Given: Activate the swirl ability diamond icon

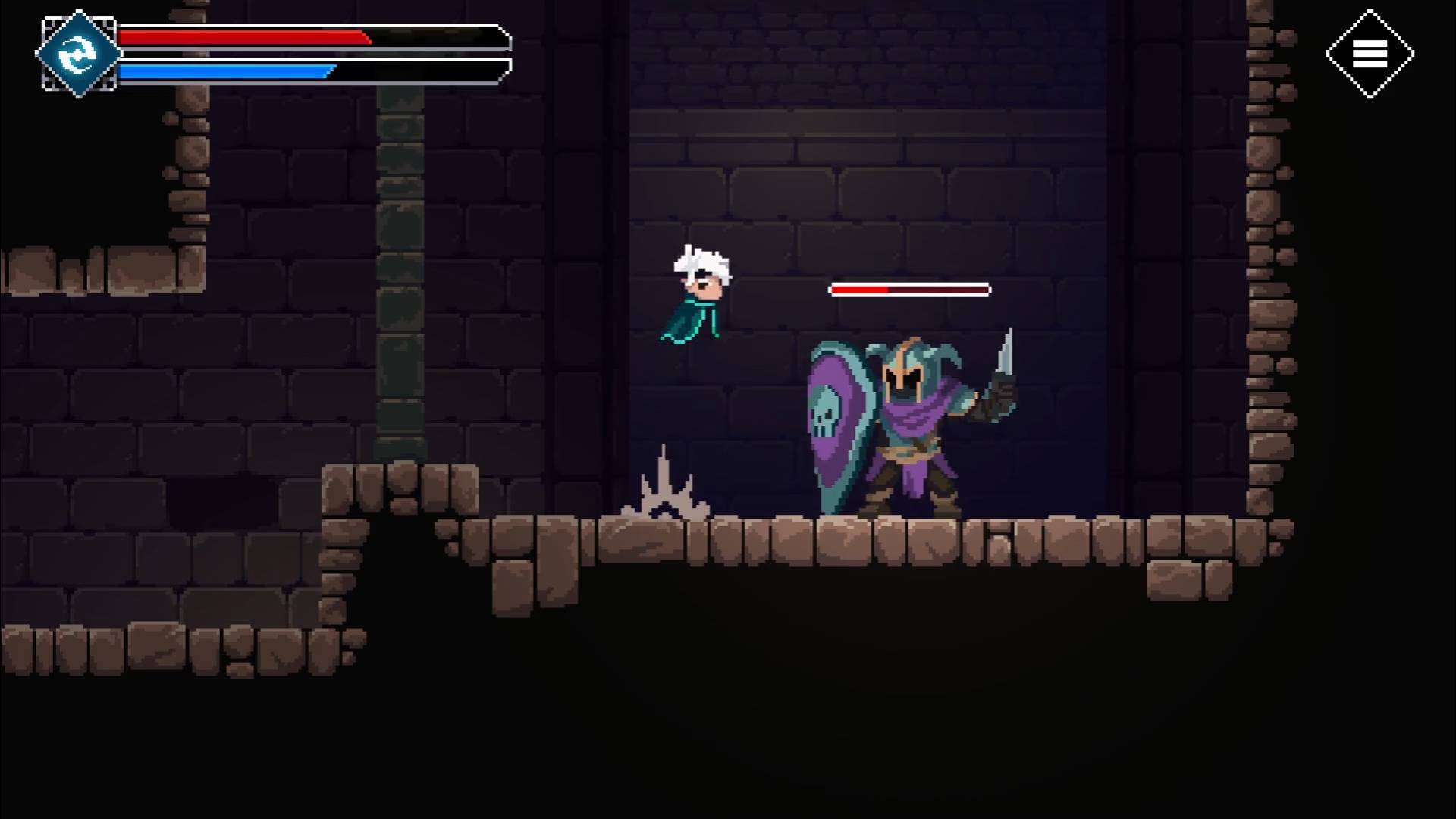Looking at the screenshot, I should (x=77, y=54).
